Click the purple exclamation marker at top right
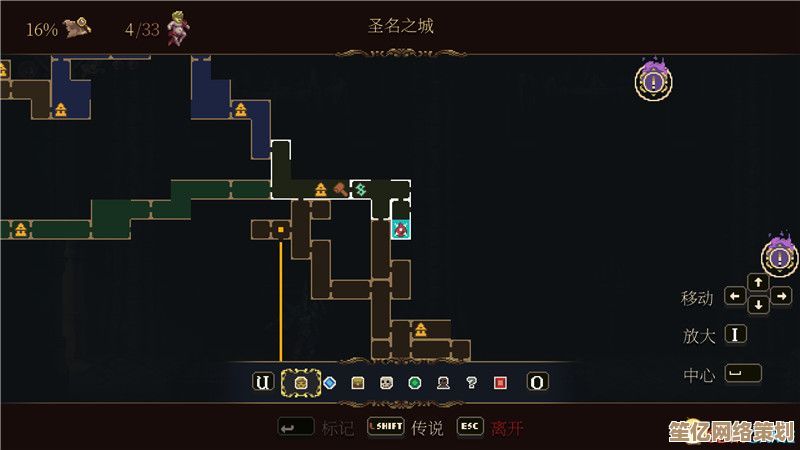The width and height of the screenshot is (800, 450). pos(653,80)
